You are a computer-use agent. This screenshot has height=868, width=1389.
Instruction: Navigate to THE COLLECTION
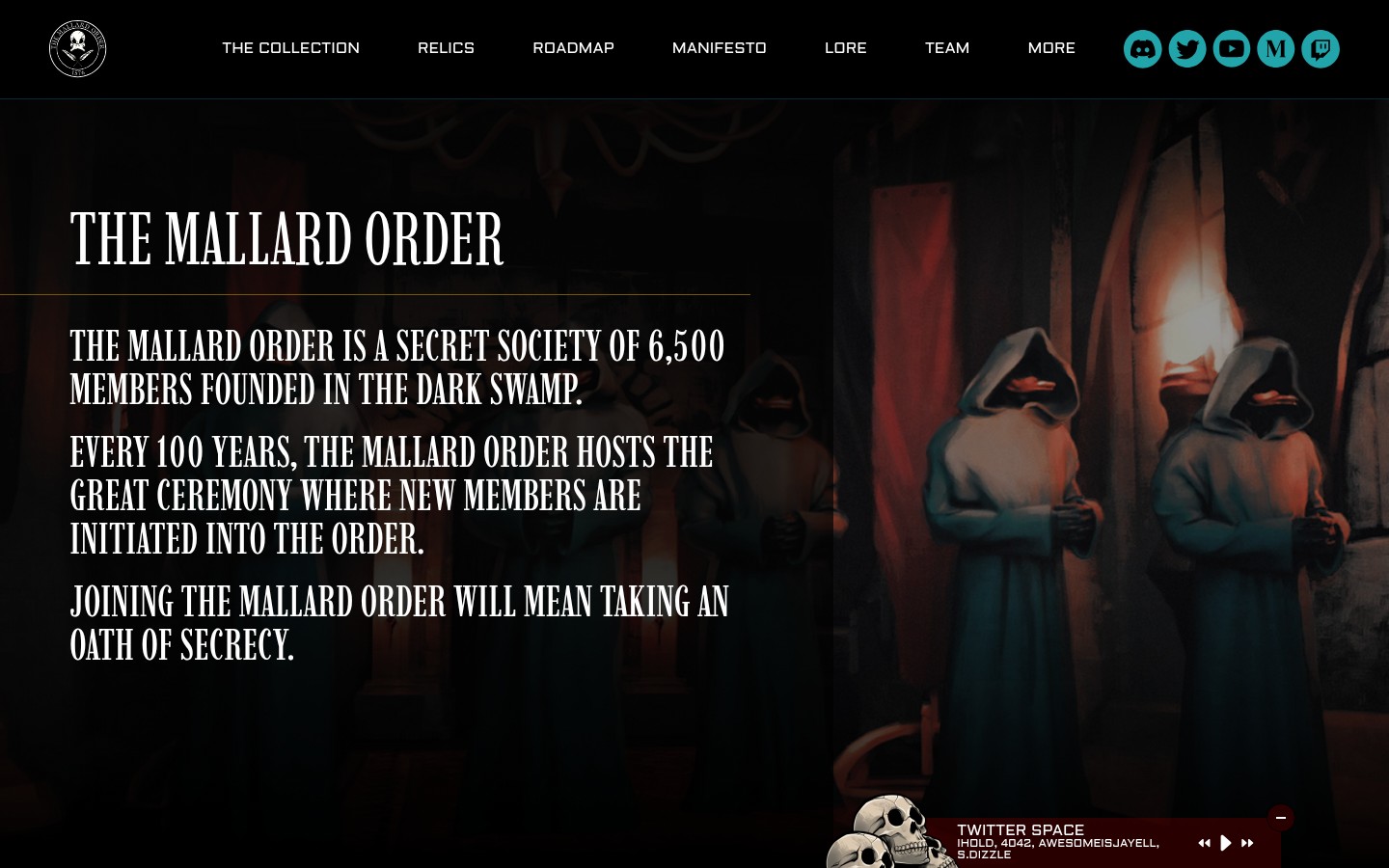tap(290, 48)
